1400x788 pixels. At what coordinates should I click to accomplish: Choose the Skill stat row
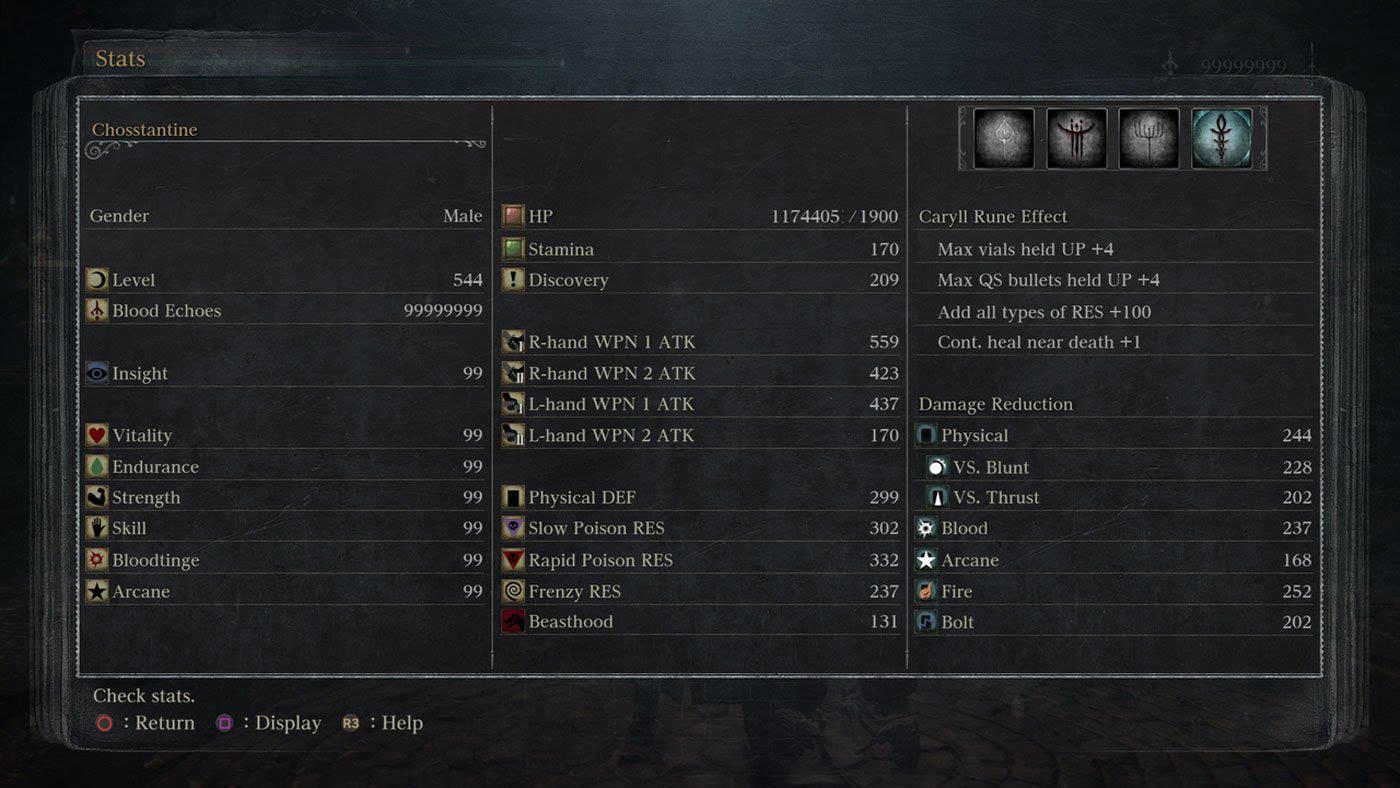tap(285, 528)
